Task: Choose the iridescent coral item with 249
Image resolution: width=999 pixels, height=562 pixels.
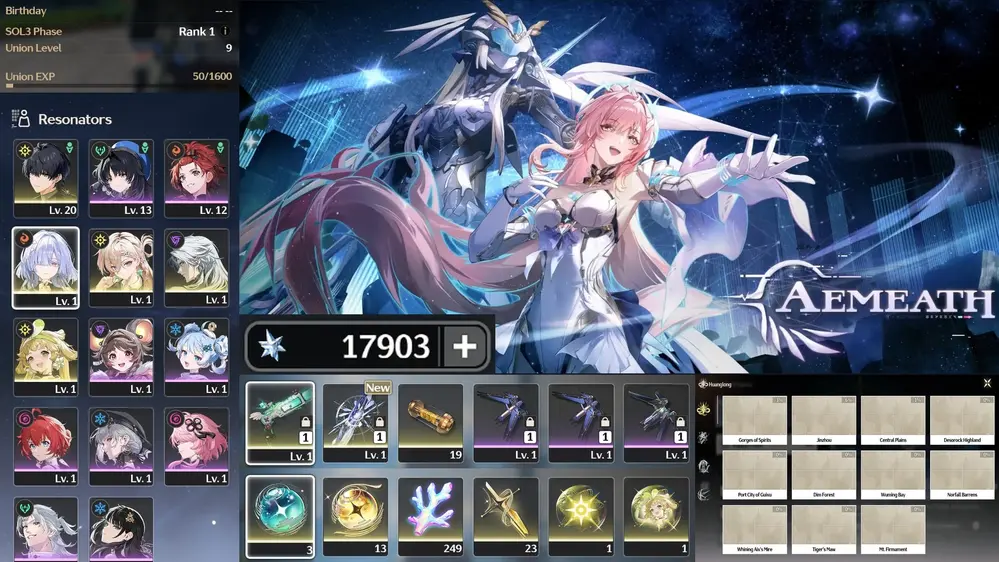Action: tap(430, 515)
